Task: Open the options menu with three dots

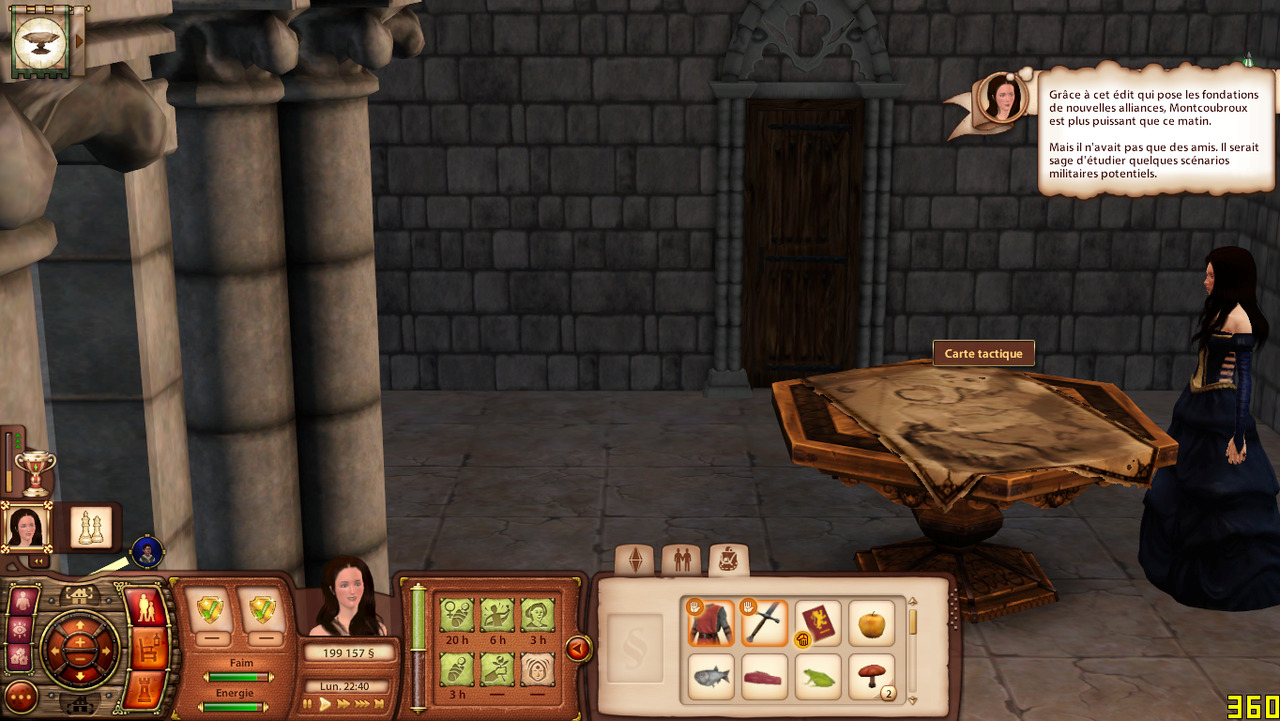Action: pyautogui.click(x=21, y=695)
